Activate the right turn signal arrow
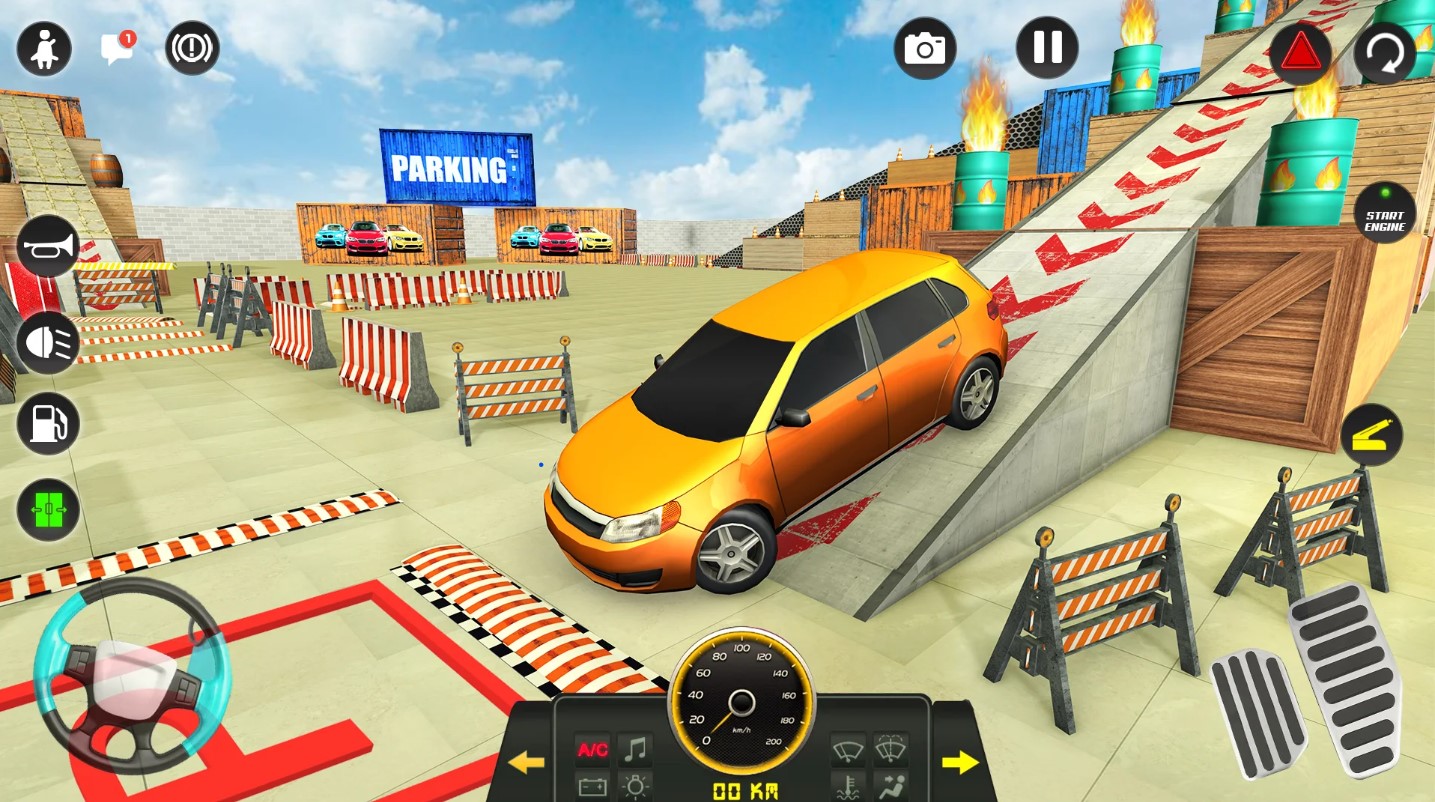The width and height of the screenshot is (1435, 802). point(960,763)
